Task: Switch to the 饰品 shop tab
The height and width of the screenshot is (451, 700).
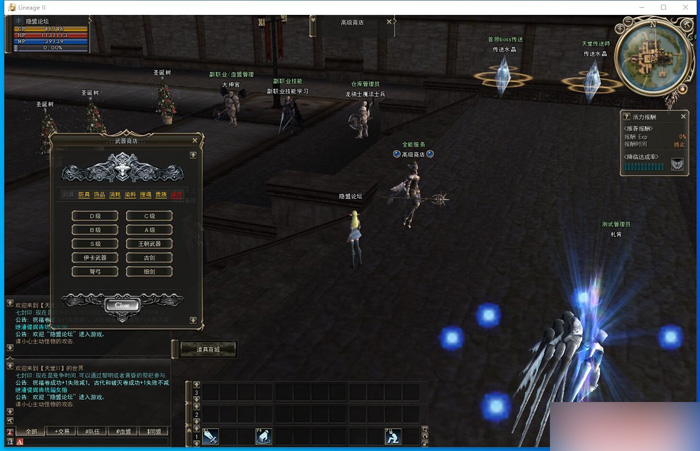Action: coord(99,195)
